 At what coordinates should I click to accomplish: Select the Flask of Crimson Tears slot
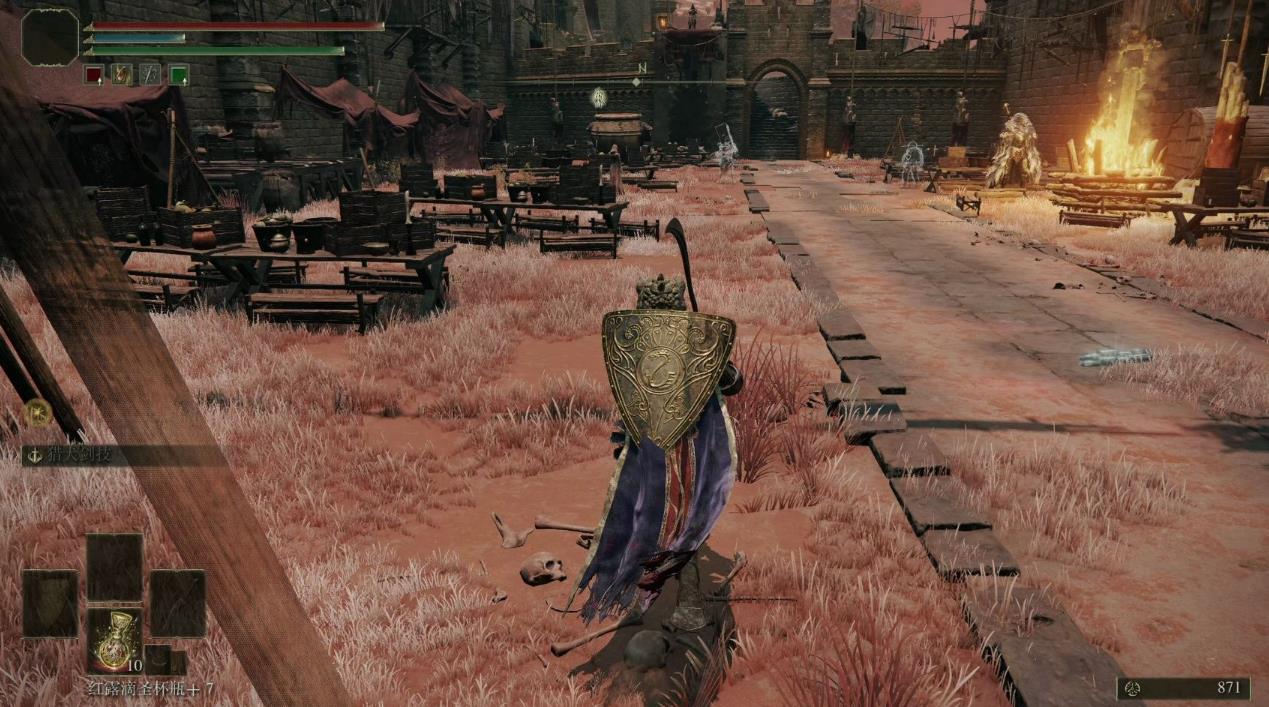pos(113,639)
